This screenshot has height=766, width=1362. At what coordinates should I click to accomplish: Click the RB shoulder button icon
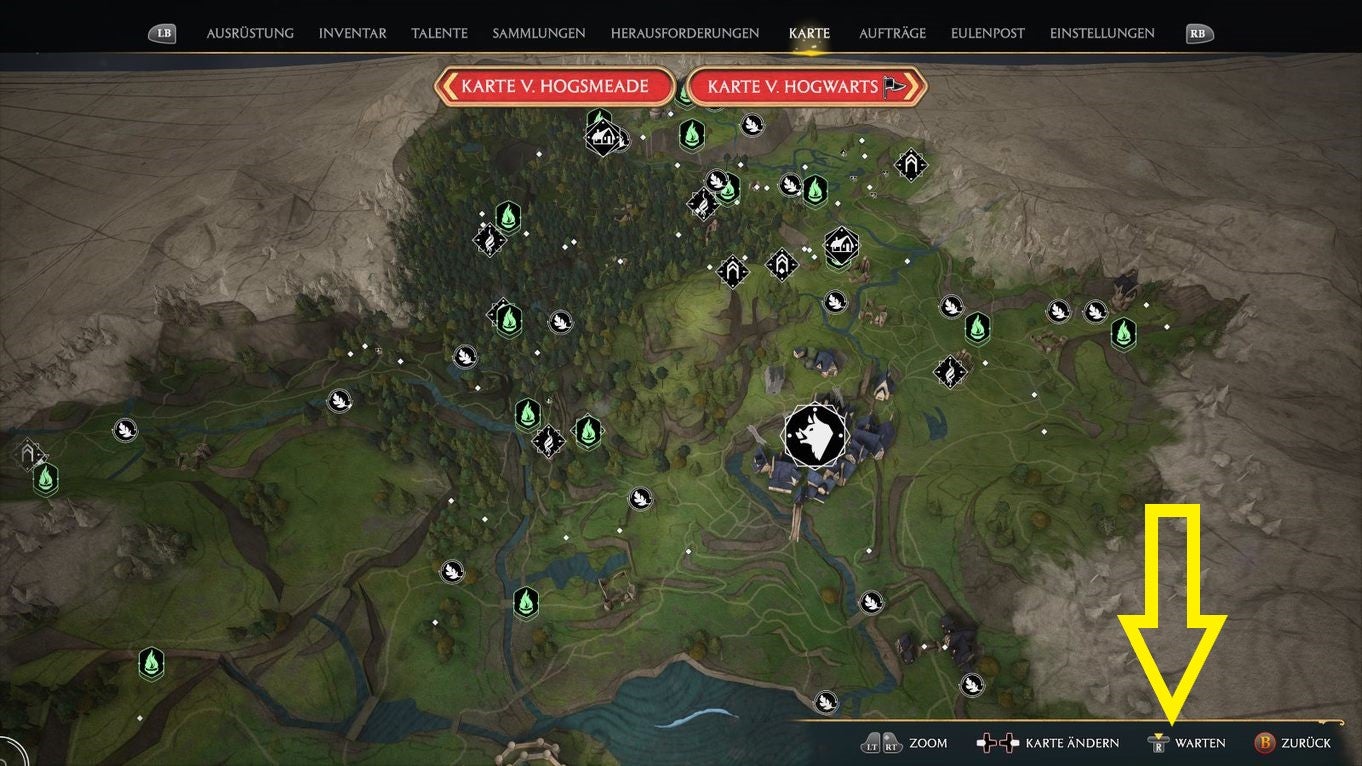1197,32
